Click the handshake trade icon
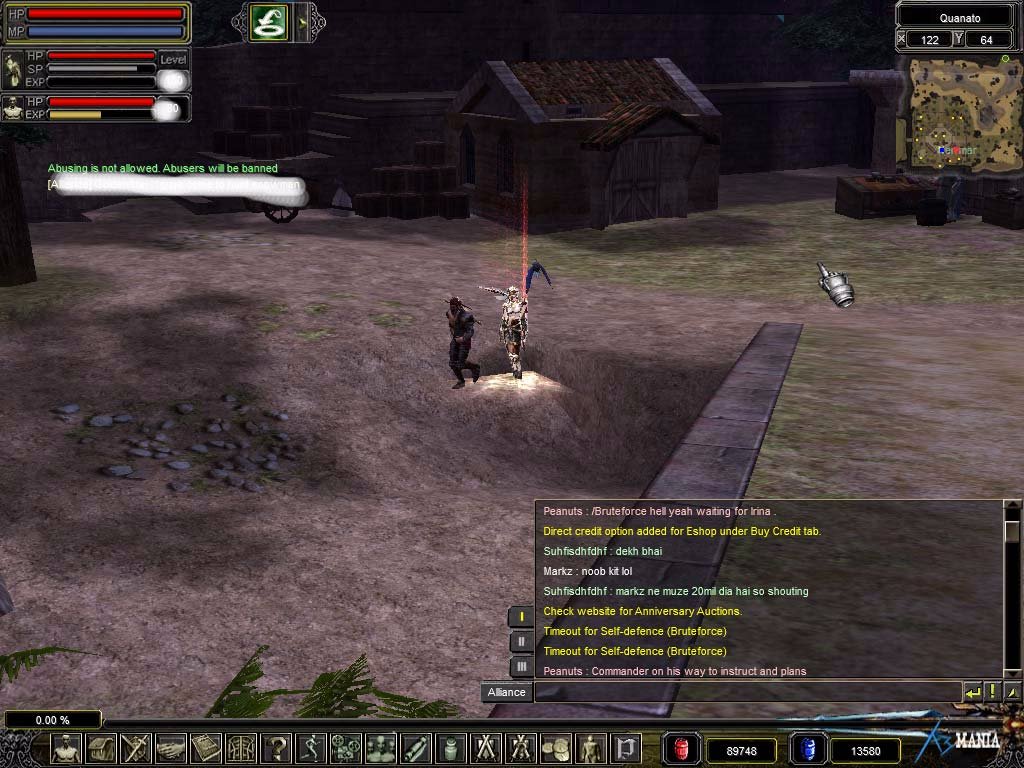1024x768 pixels. (171, 748)
